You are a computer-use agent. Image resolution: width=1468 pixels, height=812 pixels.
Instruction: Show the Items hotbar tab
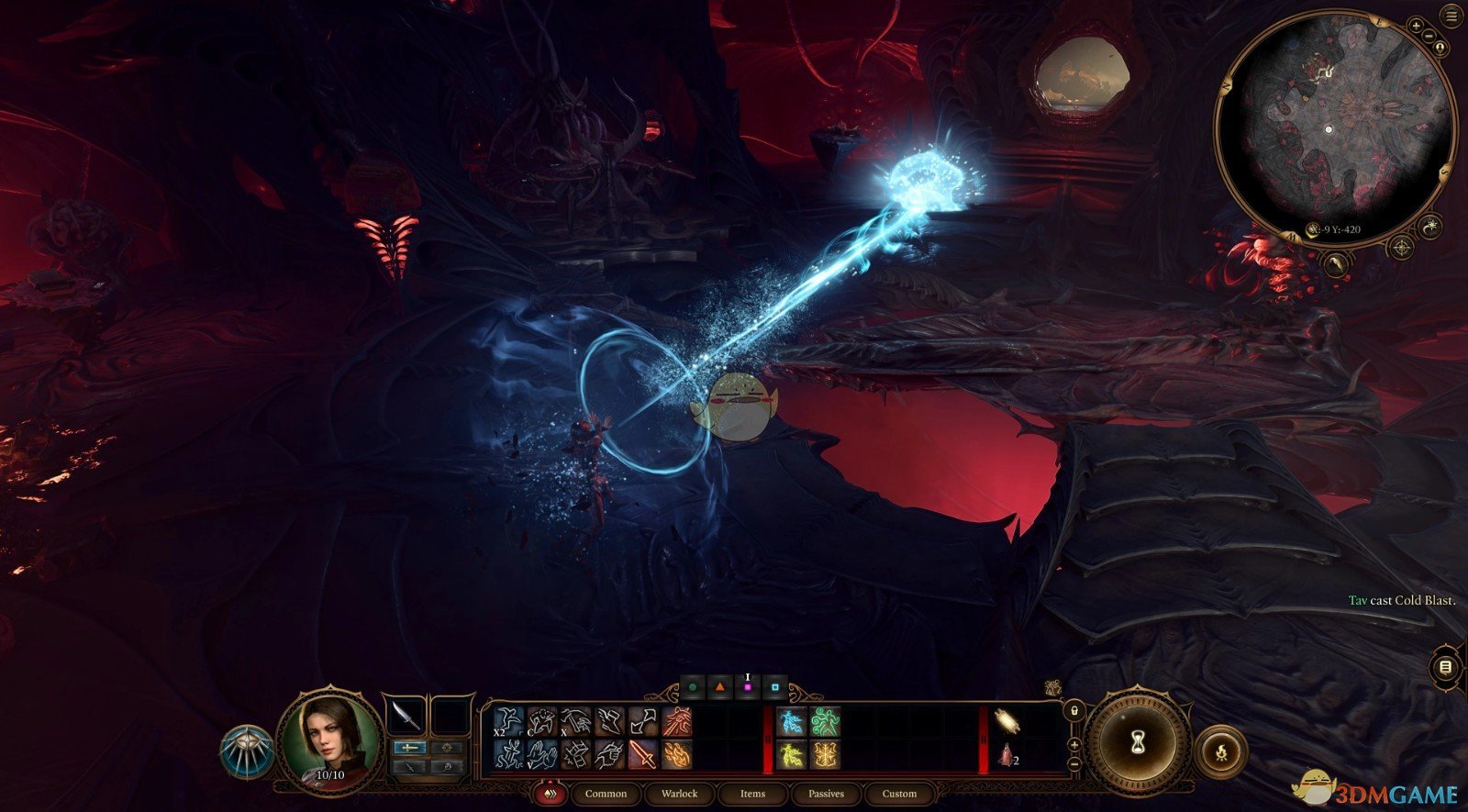pos(752,794)
